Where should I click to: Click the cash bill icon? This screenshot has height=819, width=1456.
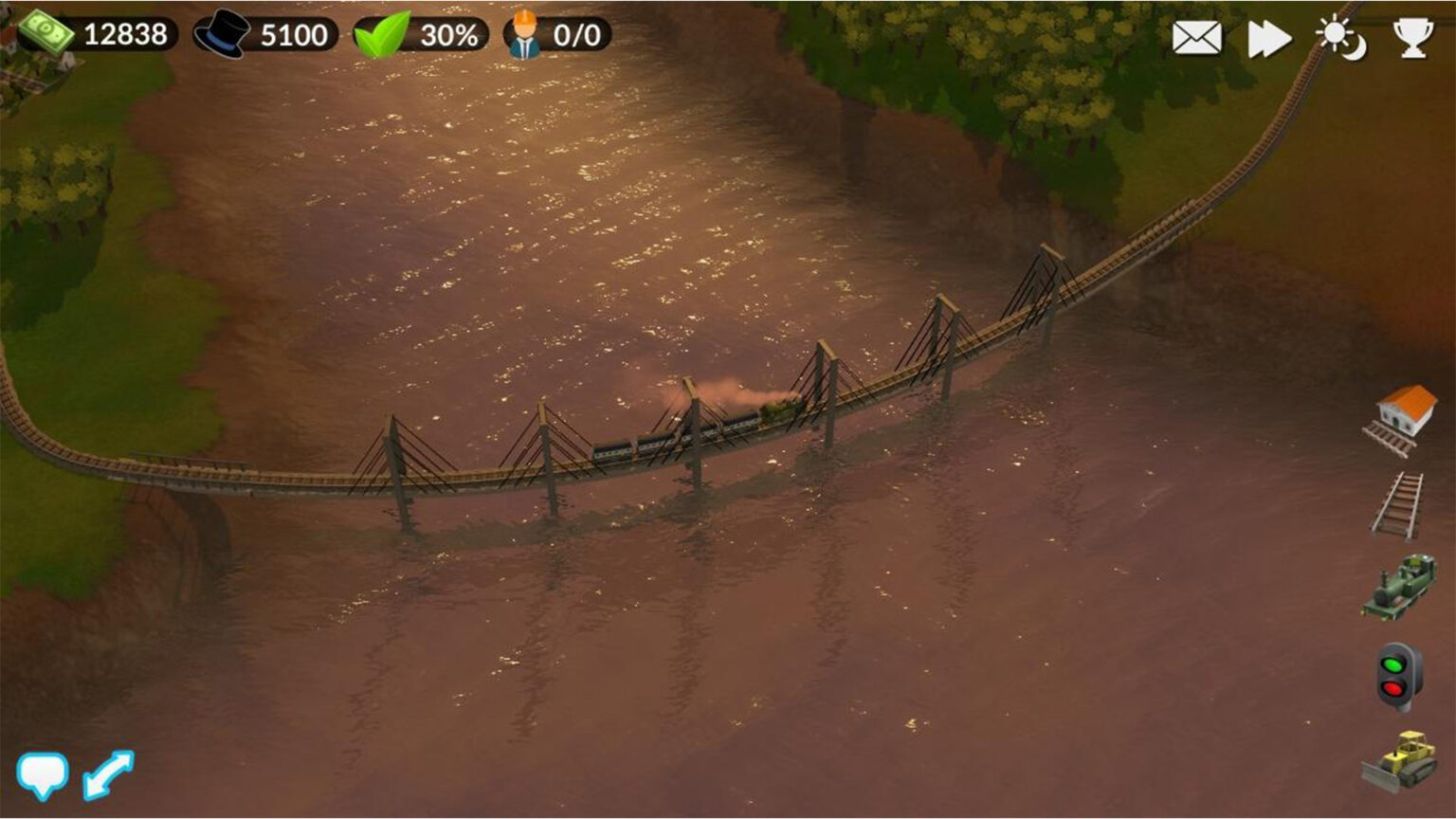click(45, 31)
